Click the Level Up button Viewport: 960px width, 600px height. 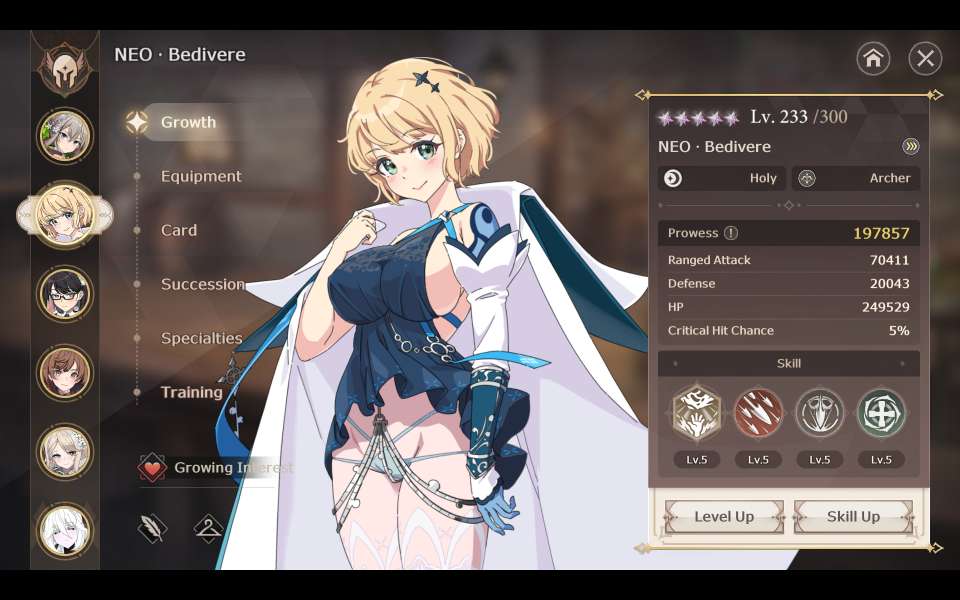724,517
